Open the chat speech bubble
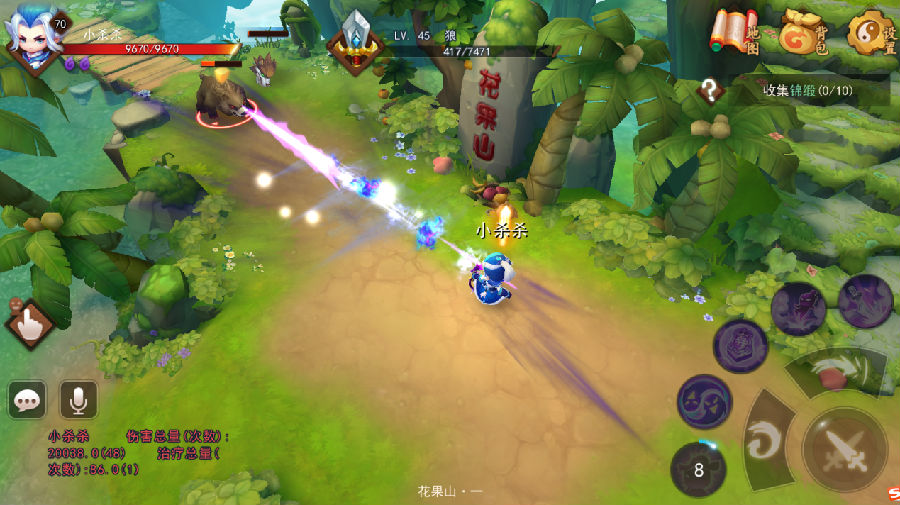 [27, 400]
